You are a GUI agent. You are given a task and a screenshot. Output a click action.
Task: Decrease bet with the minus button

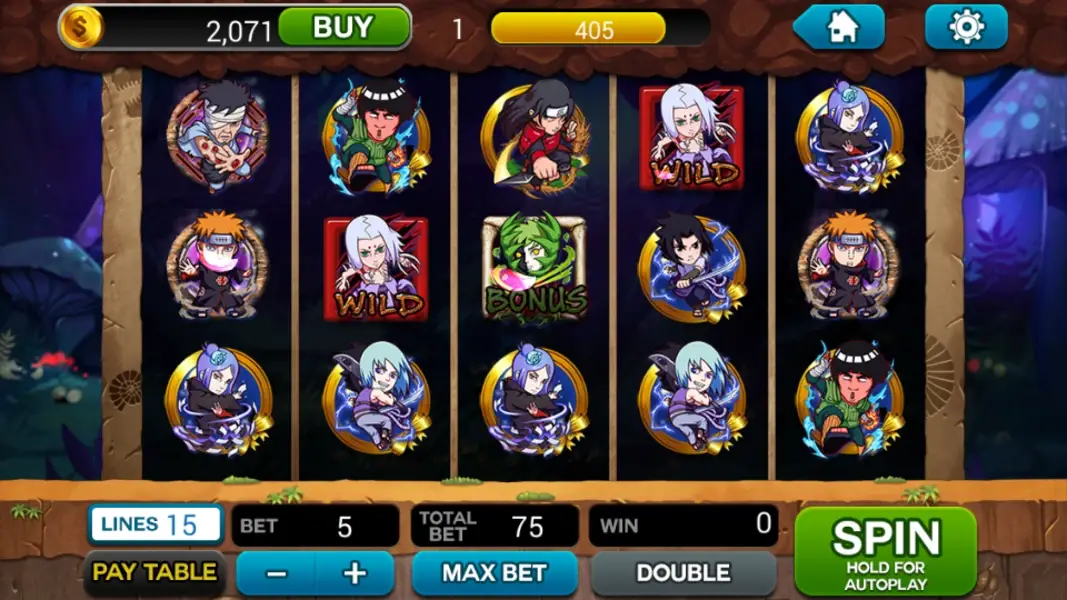(277, 574)
